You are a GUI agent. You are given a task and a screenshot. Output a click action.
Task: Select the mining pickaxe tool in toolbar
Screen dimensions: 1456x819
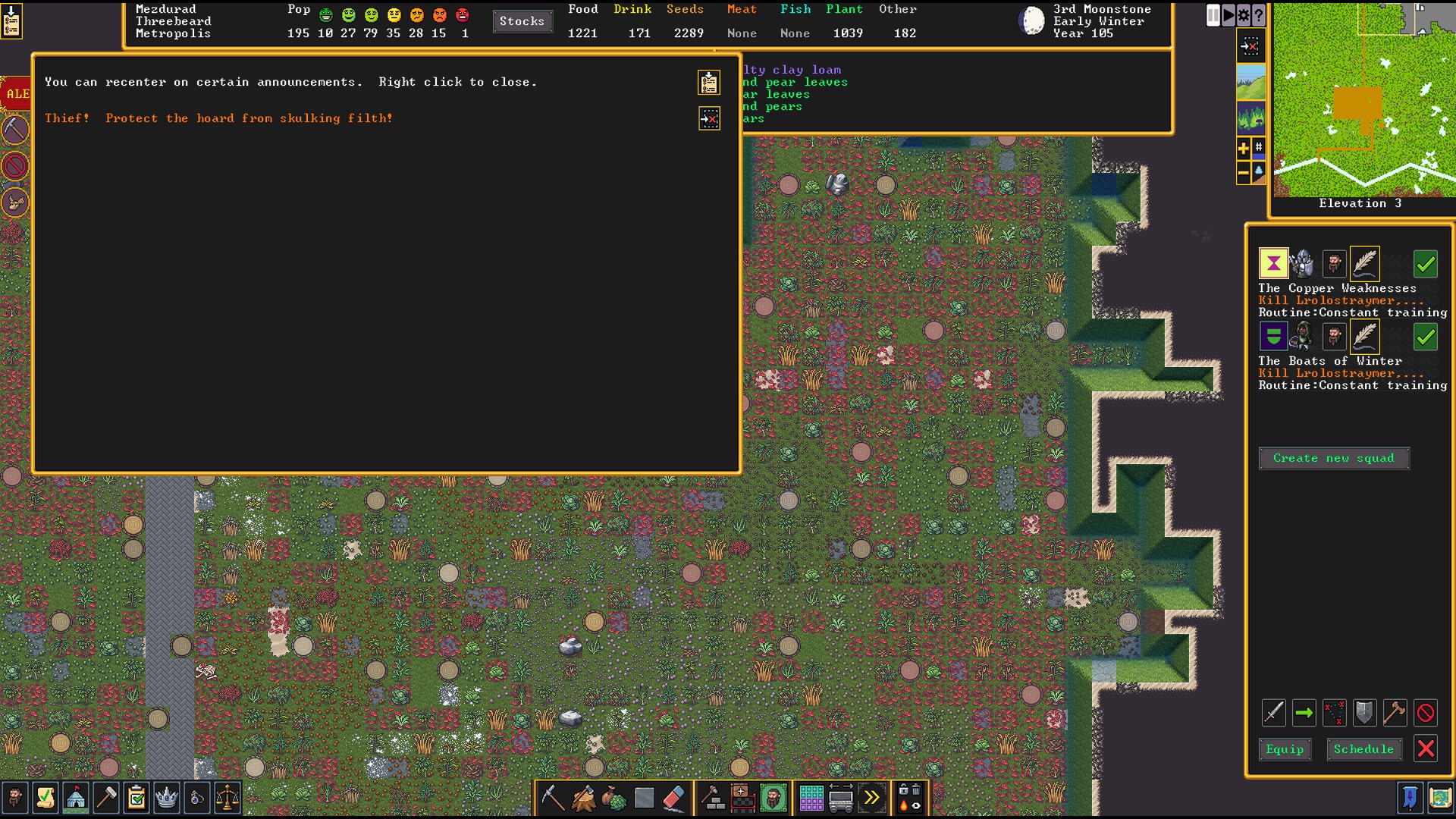click(552, 798)
